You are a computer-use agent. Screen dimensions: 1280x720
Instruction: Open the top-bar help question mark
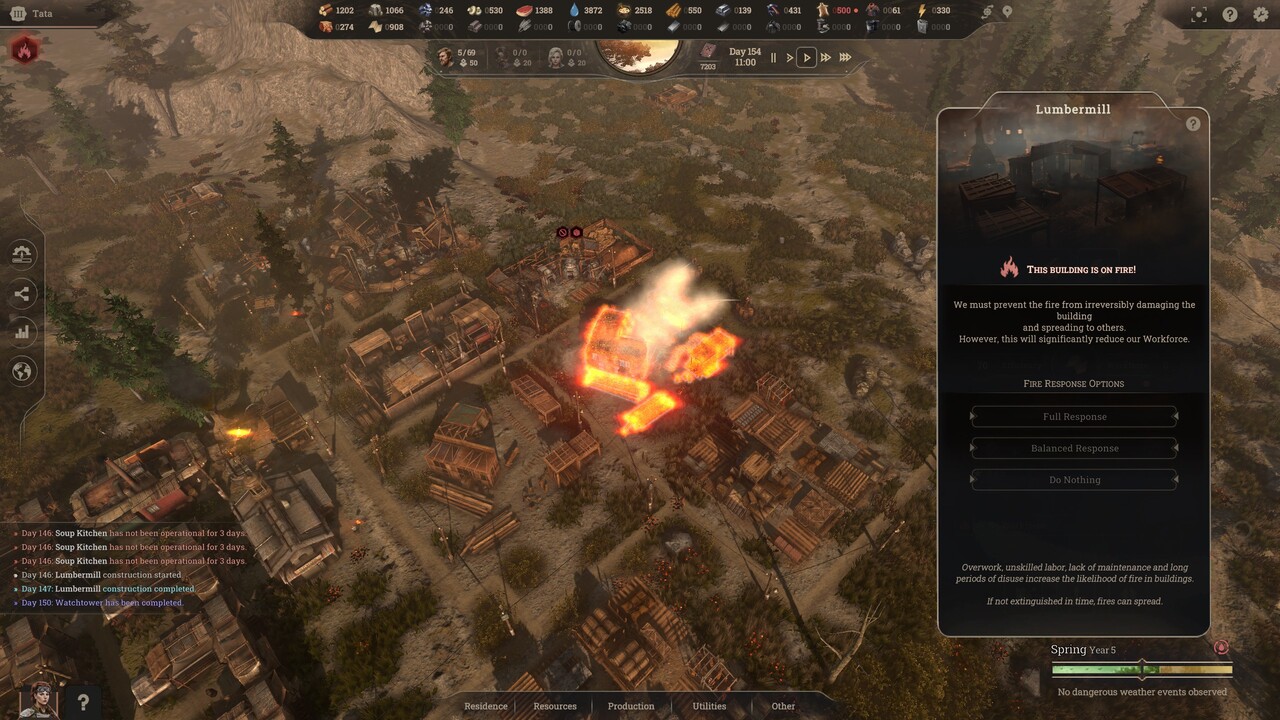[x=1230, y=14]
